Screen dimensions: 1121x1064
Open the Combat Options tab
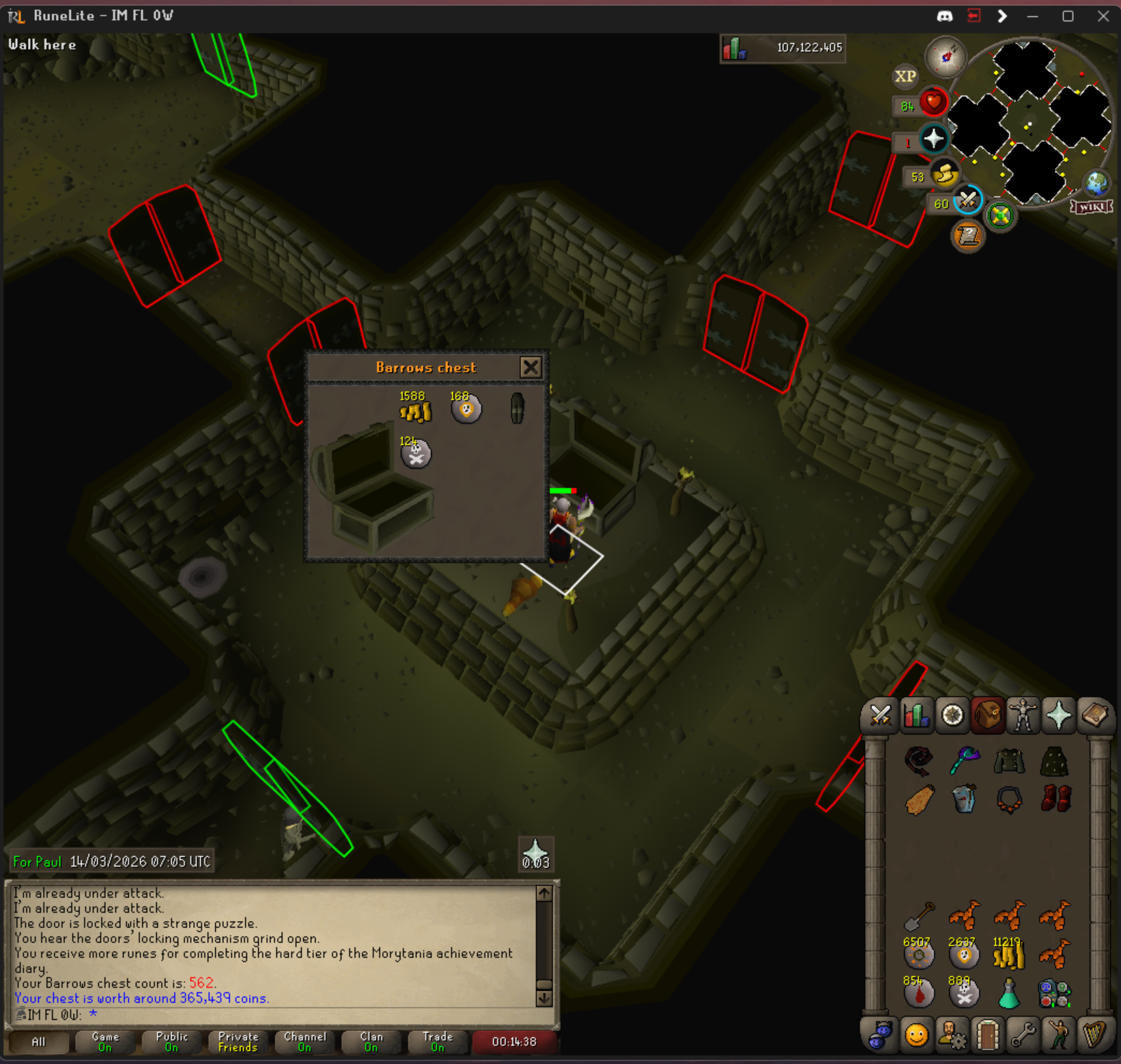pos(880,715)
